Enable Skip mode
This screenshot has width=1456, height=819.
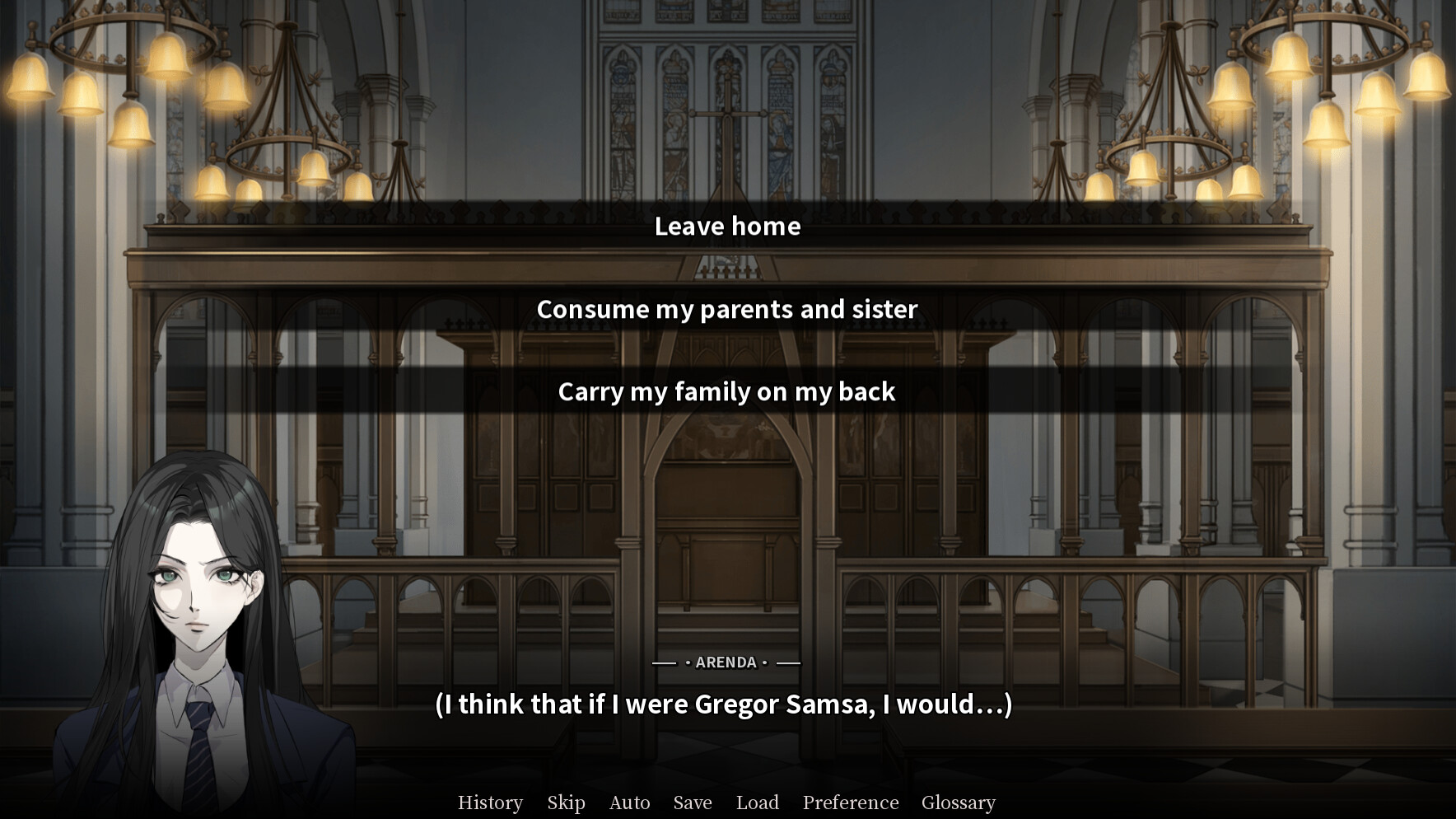point(566,802)
